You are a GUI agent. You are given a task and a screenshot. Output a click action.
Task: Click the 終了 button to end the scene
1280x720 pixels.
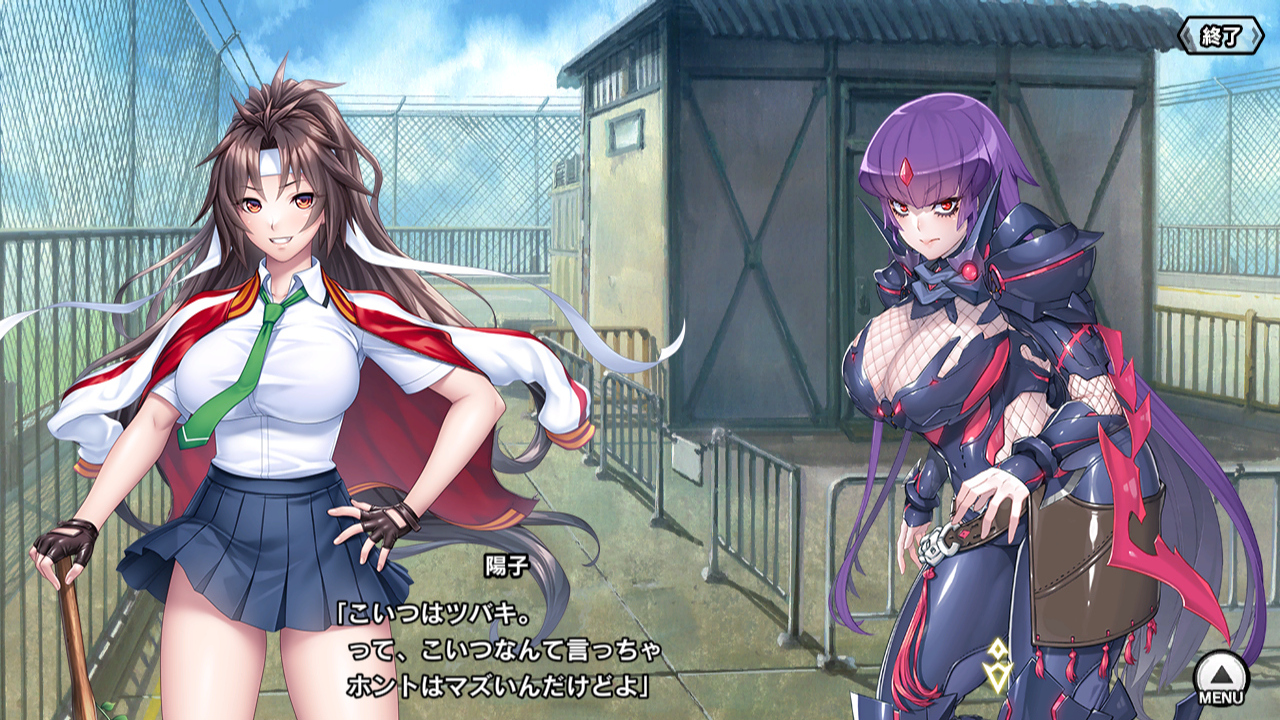[x=1221, y=37]
